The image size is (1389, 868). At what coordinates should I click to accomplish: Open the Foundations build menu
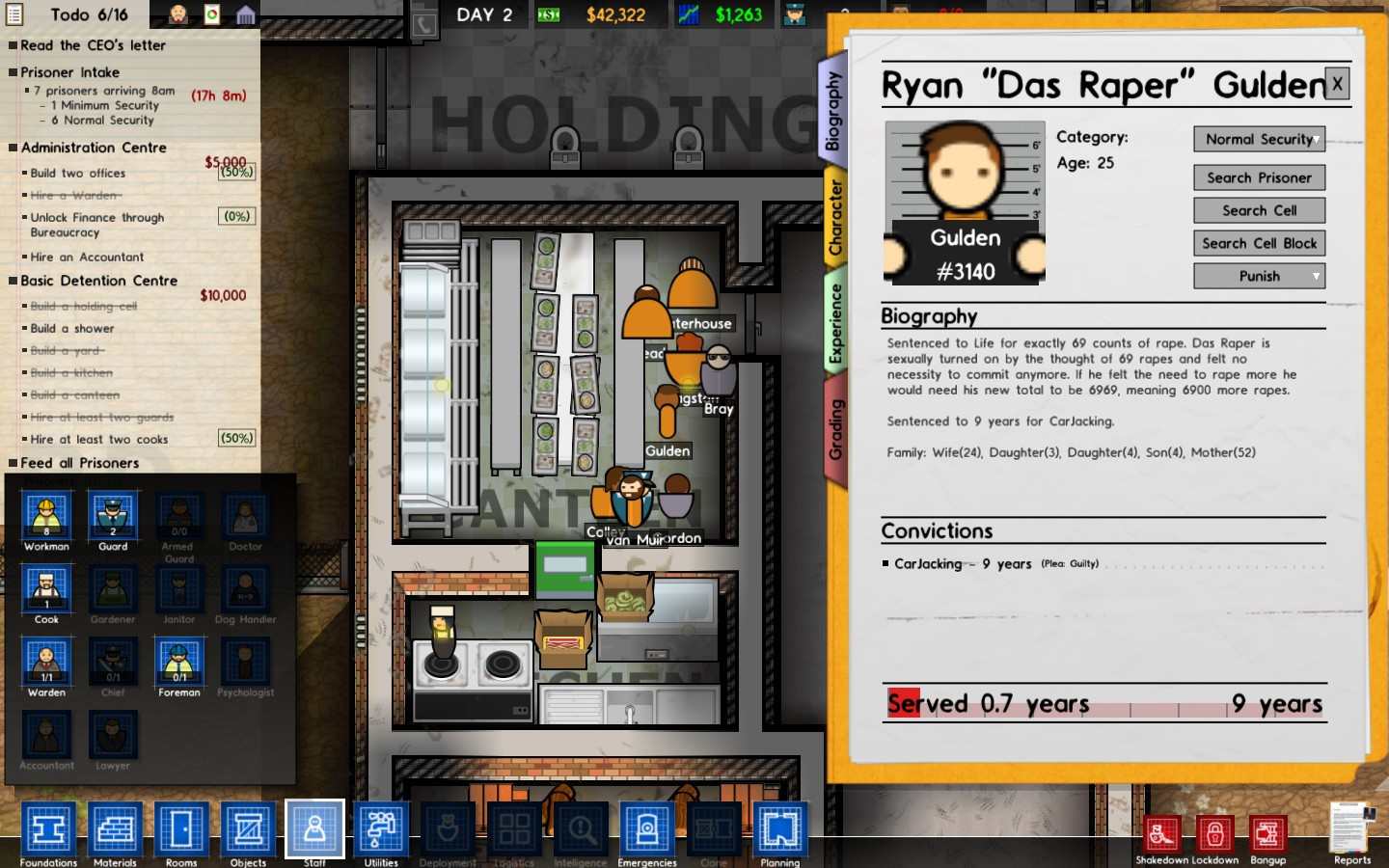click(x=48, y=829)
